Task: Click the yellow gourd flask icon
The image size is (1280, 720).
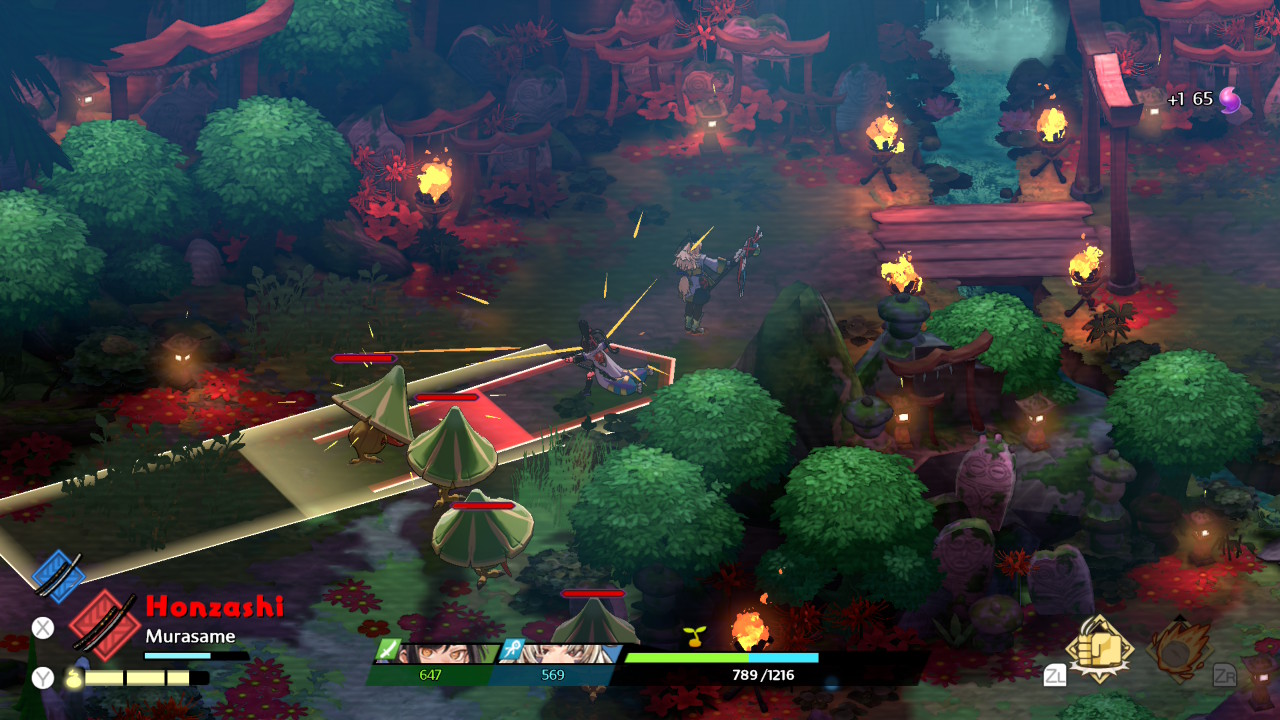Action: point(73,677)
